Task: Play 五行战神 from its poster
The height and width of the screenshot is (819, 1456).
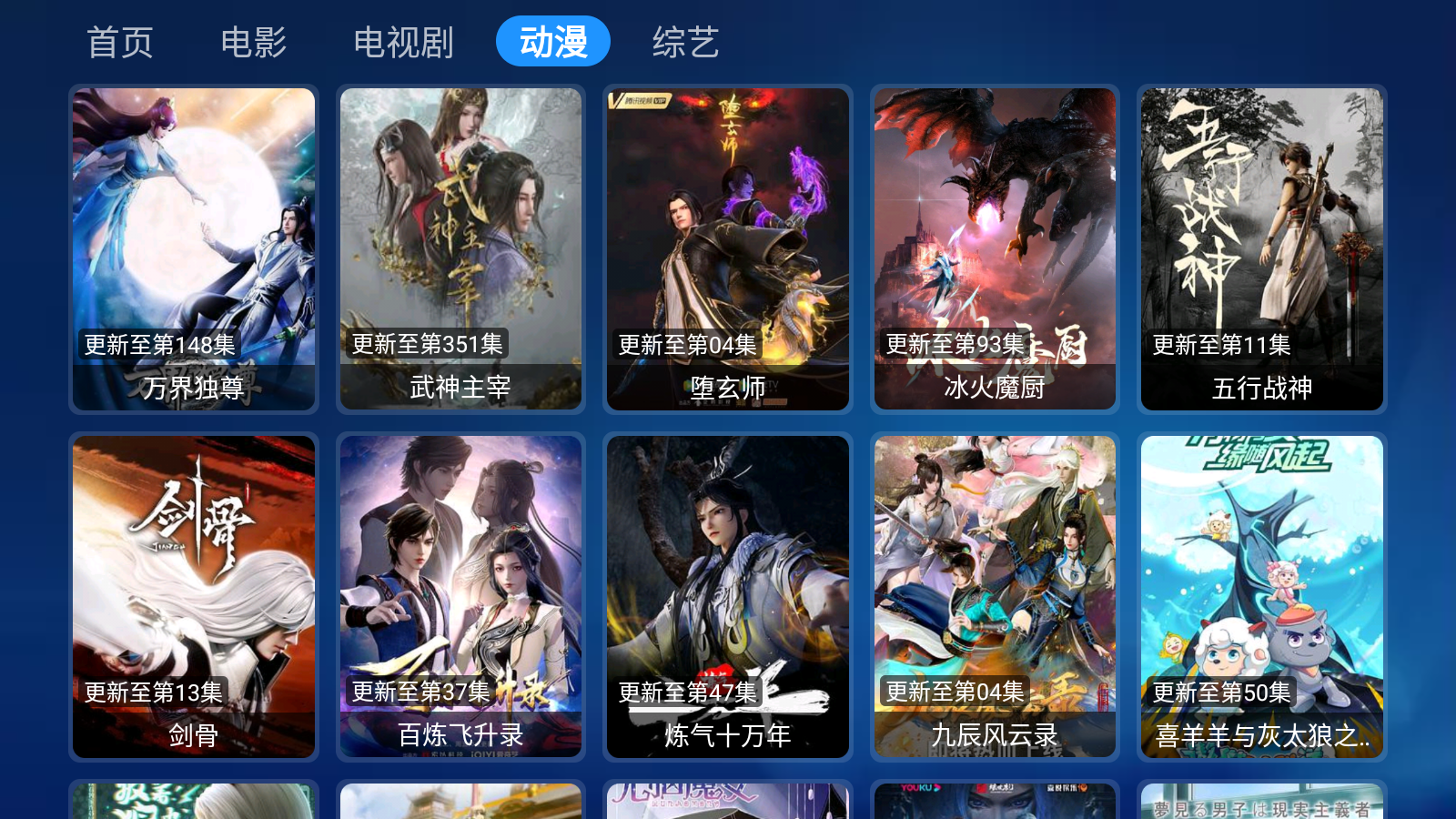Action: click(1260, 246)
